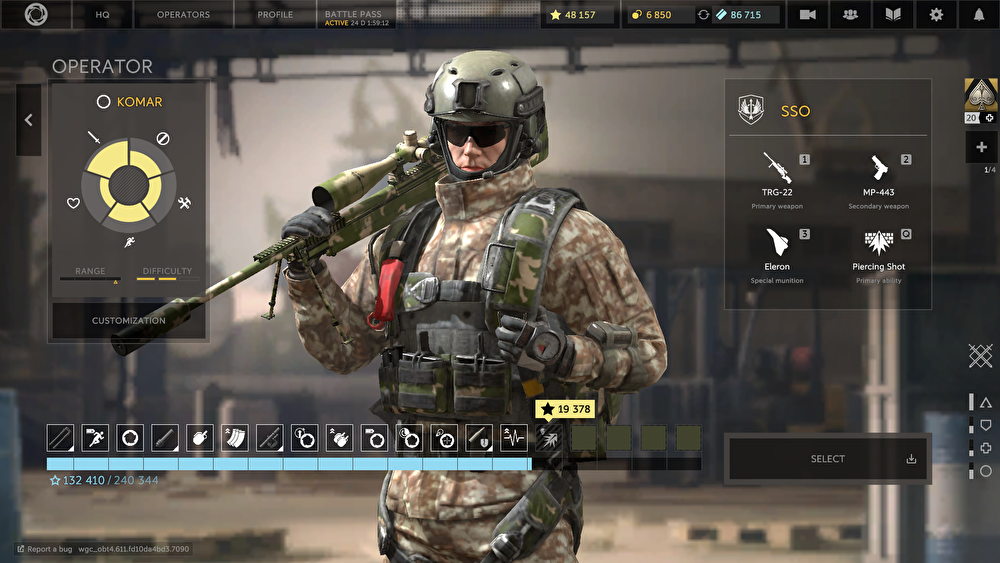Open the Battle Pass tab
Image resolution: width=1000 pixels, height=563 pixels.
[x=356, y=15]
